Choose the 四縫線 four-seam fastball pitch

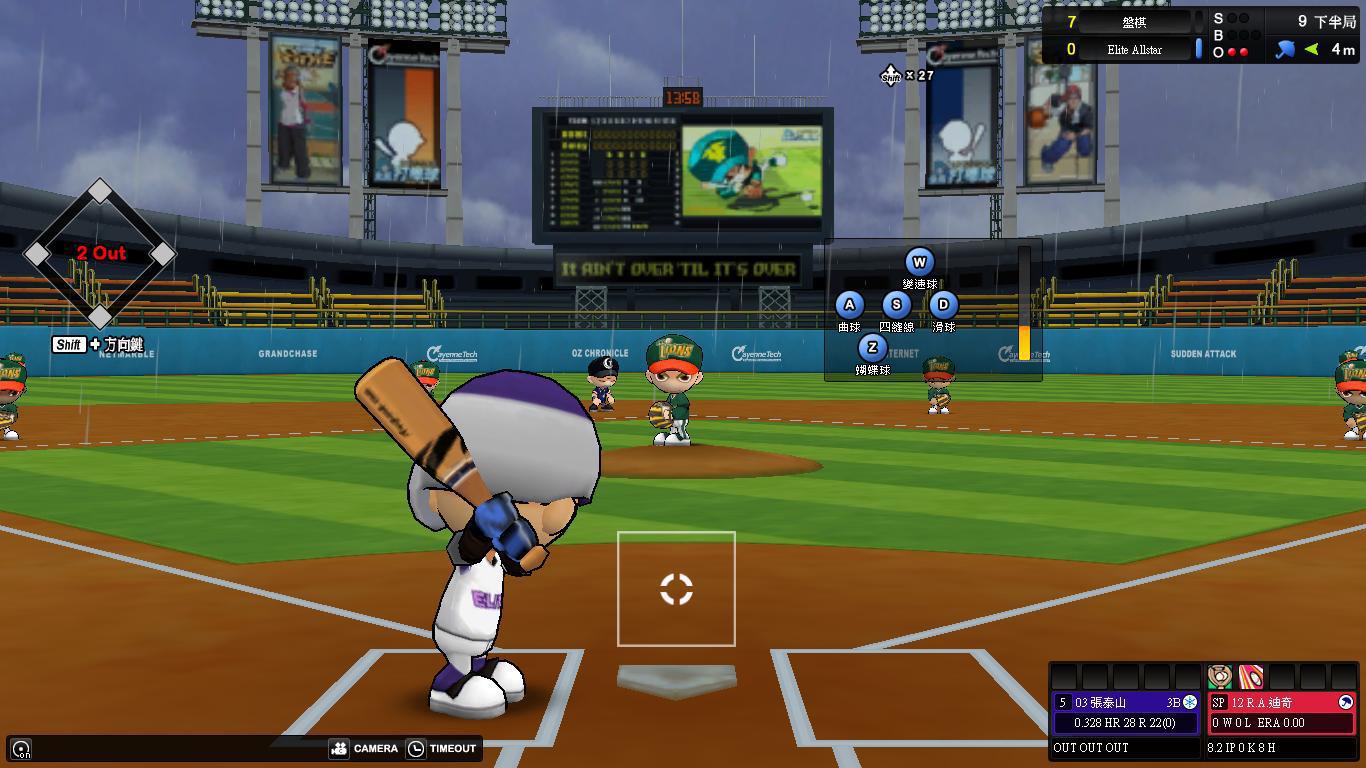pos(896,306)
